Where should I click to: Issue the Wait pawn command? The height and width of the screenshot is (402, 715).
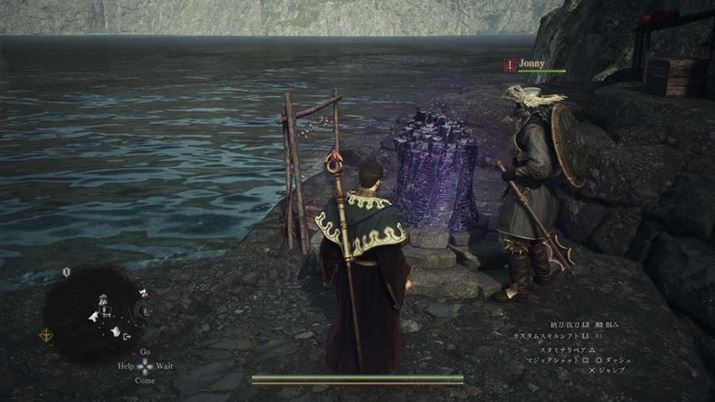[x=164, y=366]
